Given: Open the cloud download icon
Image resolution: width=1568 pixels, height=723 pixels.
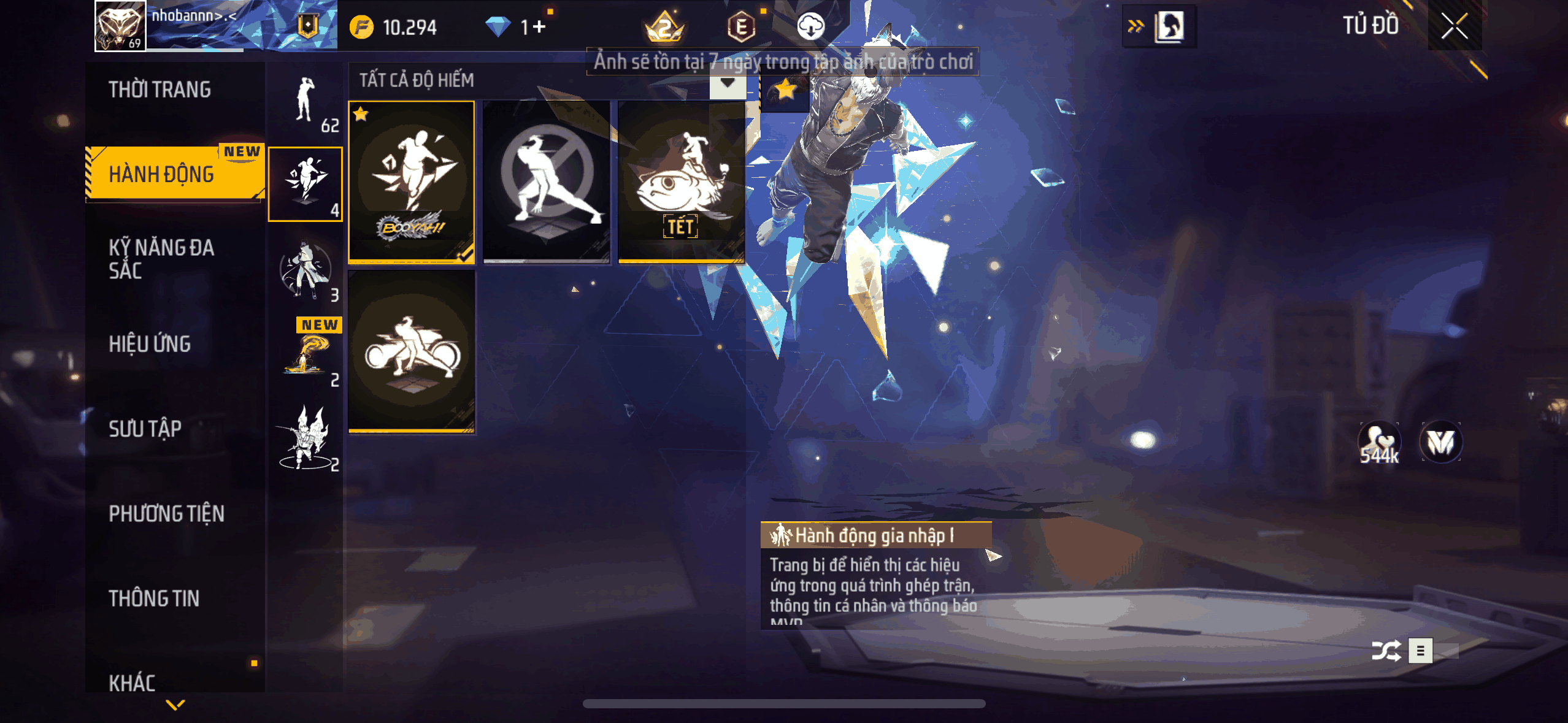Looking at the screenshot, I should tap(810, 27).
